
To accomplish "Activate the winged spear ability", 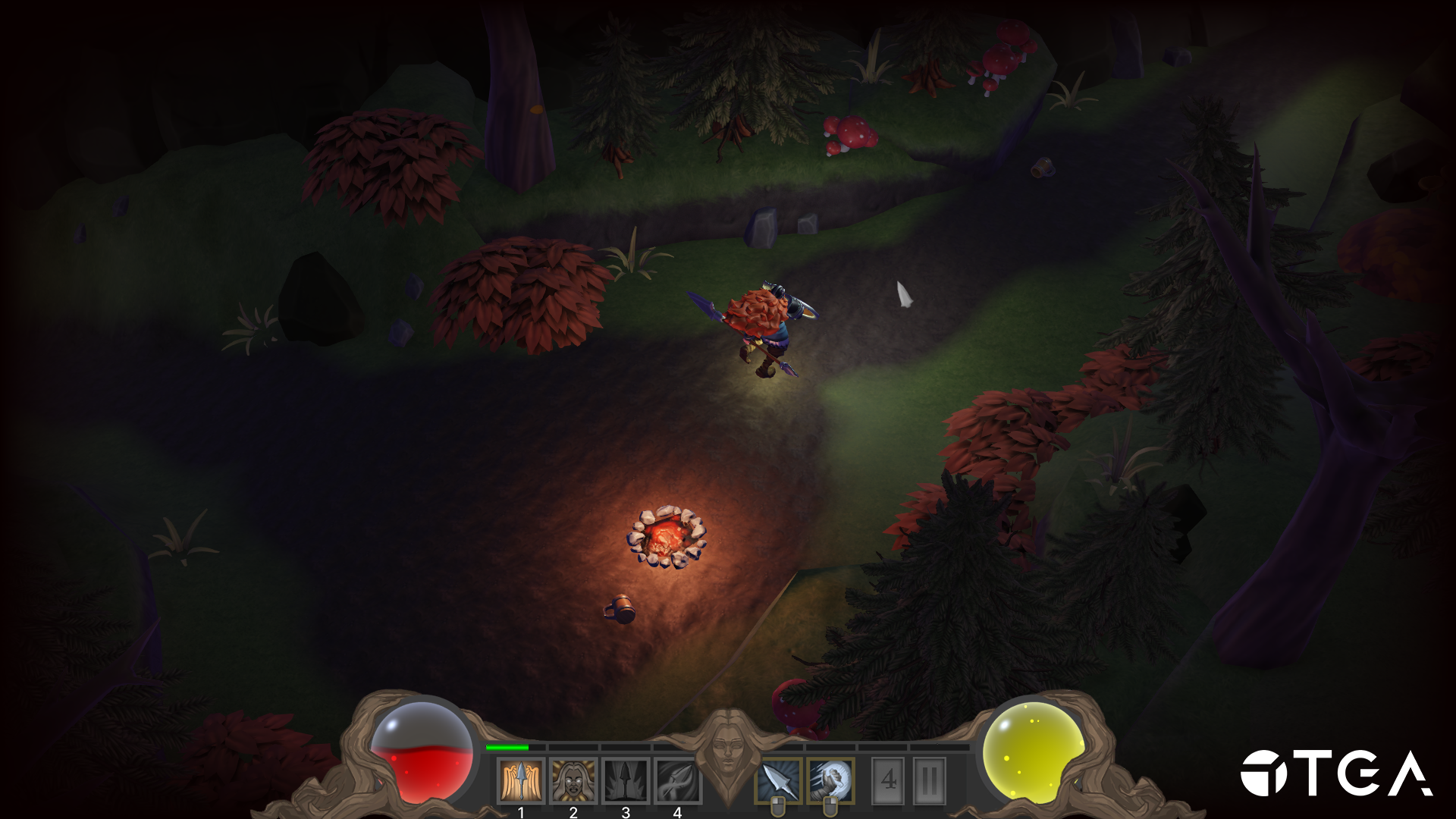I will pyautogui.click(x=521, y=780).
